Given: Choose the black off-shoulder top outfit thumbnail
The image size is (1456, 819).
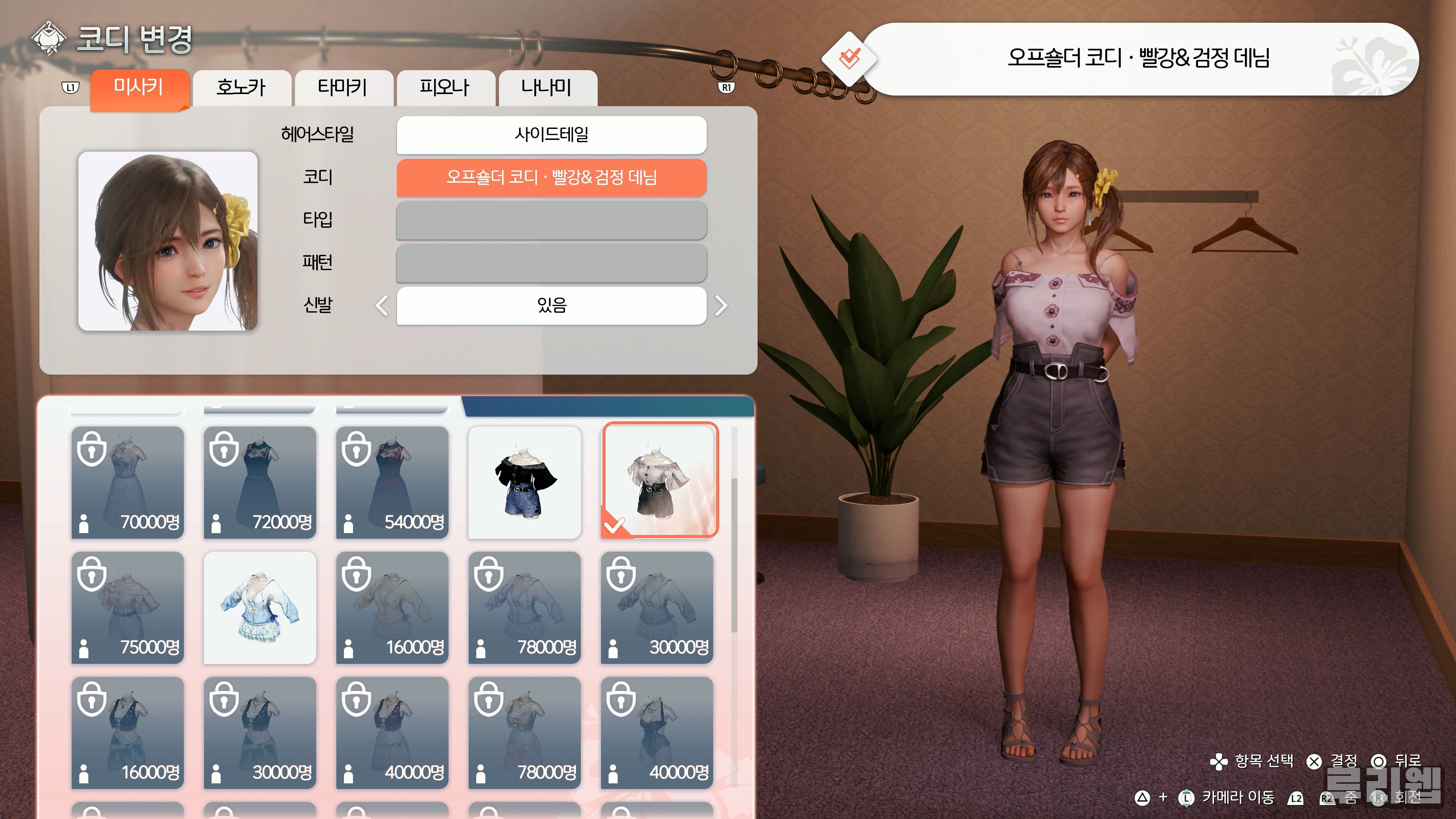Looking at the screenshot, I should [x=524, y=482].
